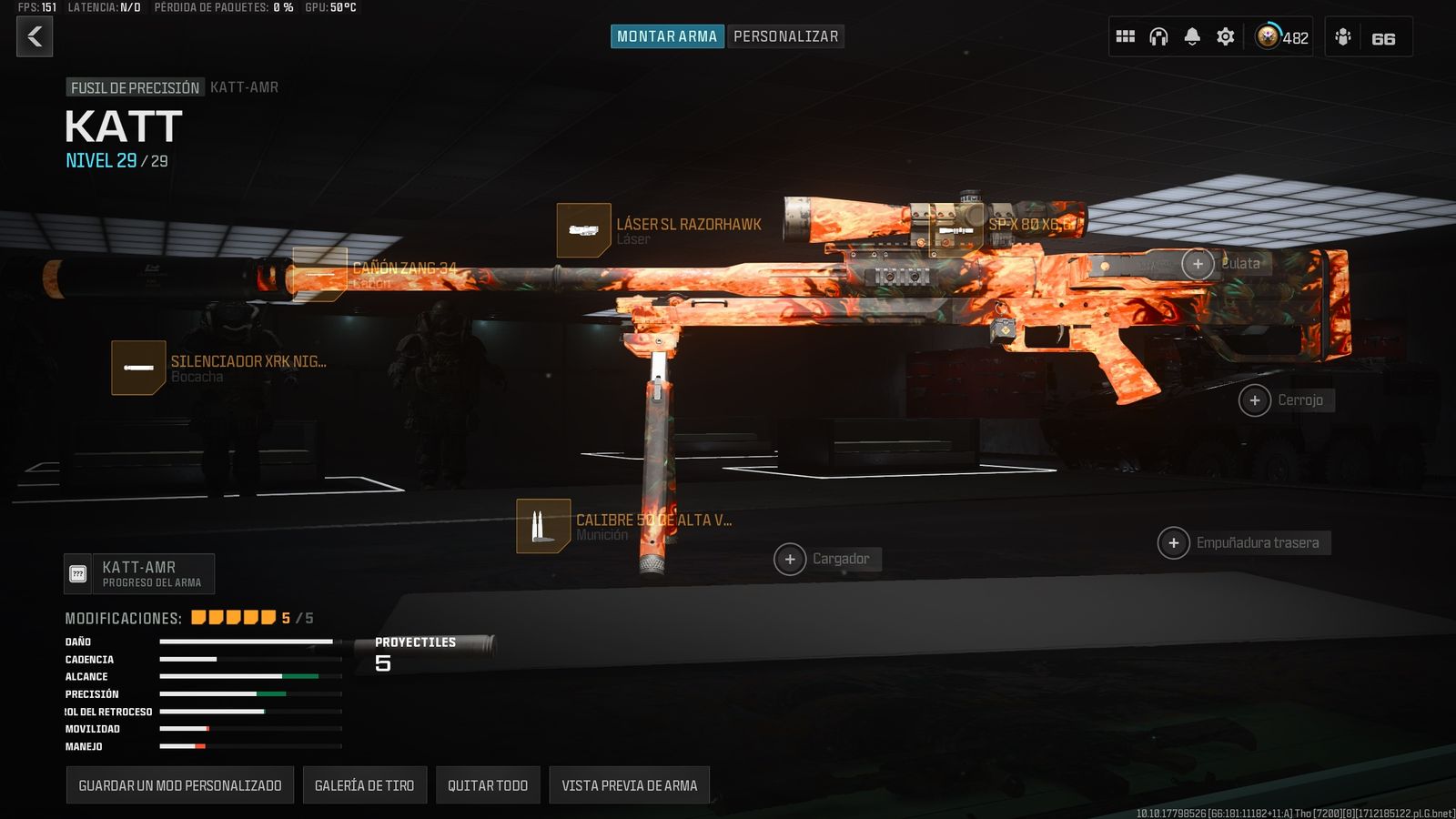1456x819 pixels.
Task: Select the MONTAR ARMA tab
Action: [x=666, y=36]
